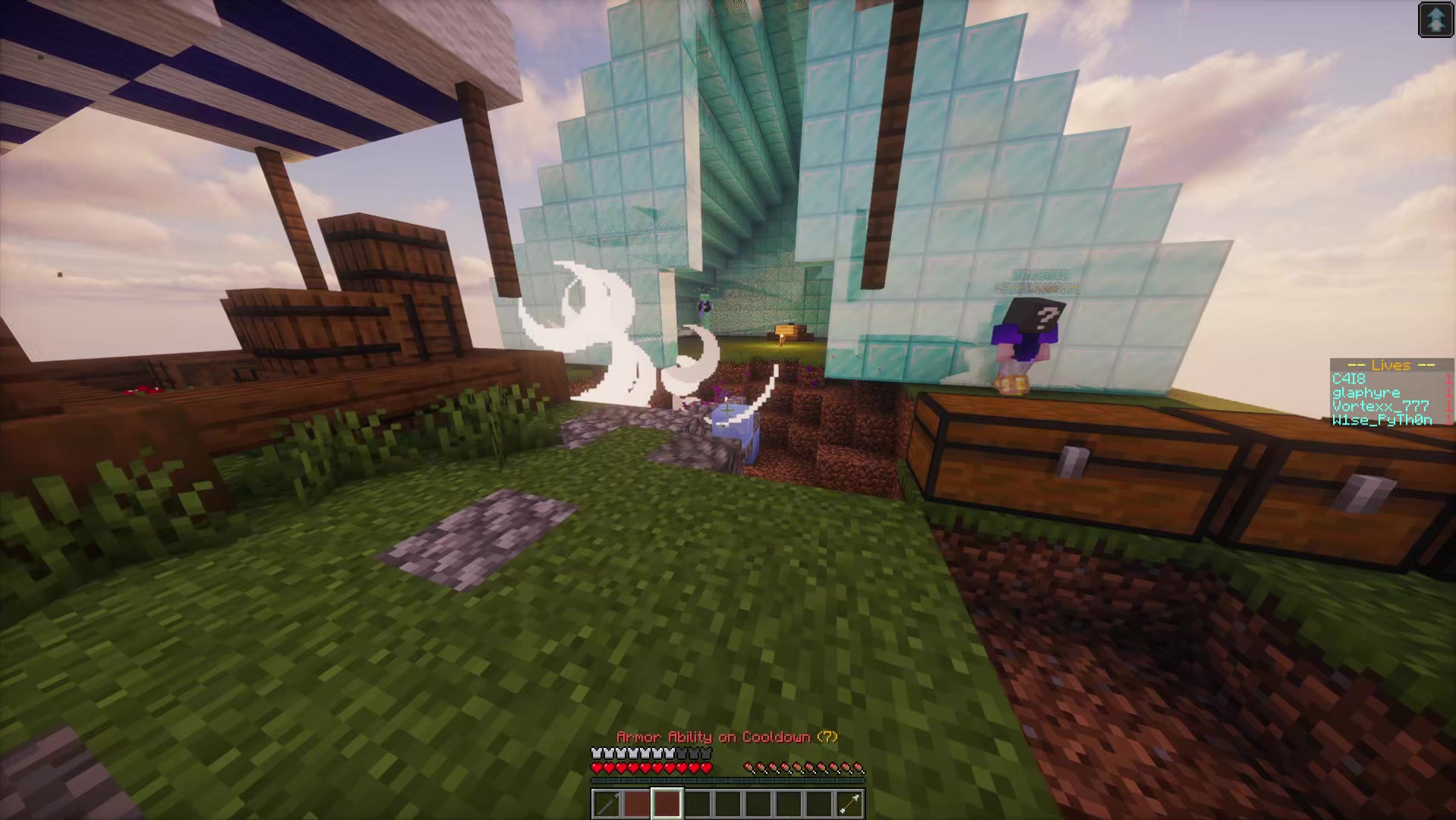Click the rightmost drumstick hunger icon
This screenshot has width=1456, height=820.
click(856, 766)
